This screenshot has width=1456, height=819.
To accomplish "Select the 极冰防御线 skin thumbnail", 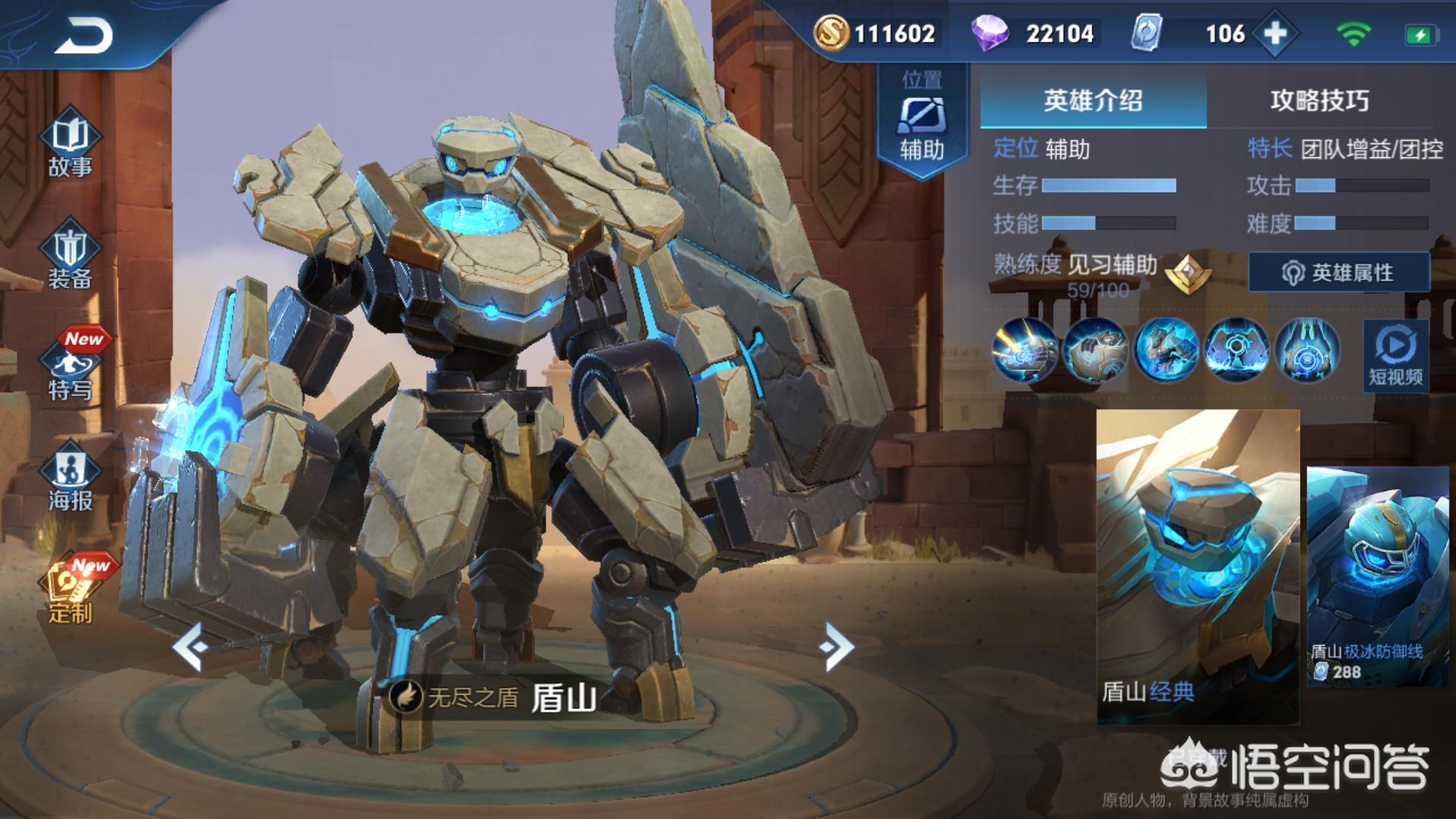I will pos(1377,576).
